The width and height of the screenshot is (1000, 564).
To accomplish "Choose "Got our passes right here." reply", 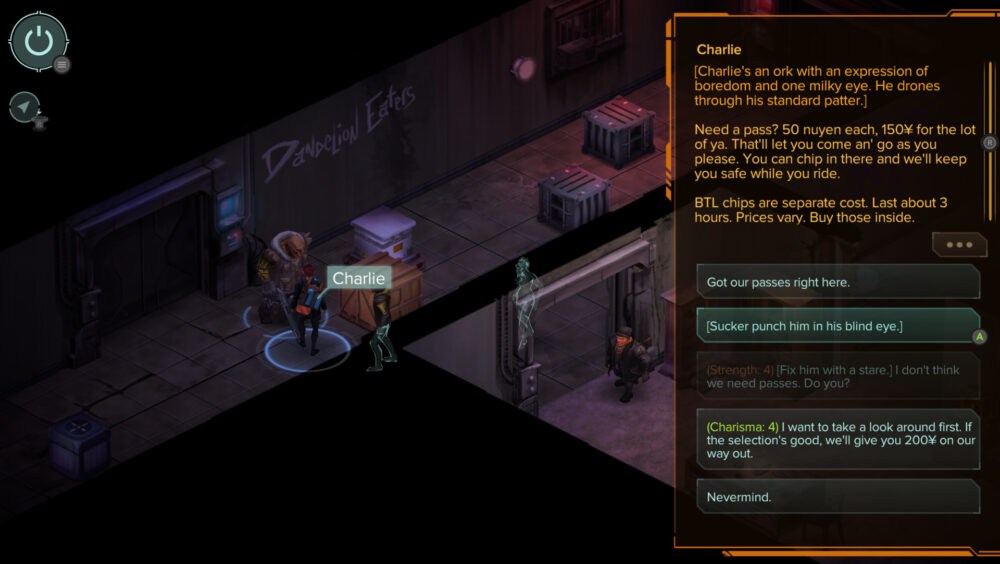I will (838, 282).
